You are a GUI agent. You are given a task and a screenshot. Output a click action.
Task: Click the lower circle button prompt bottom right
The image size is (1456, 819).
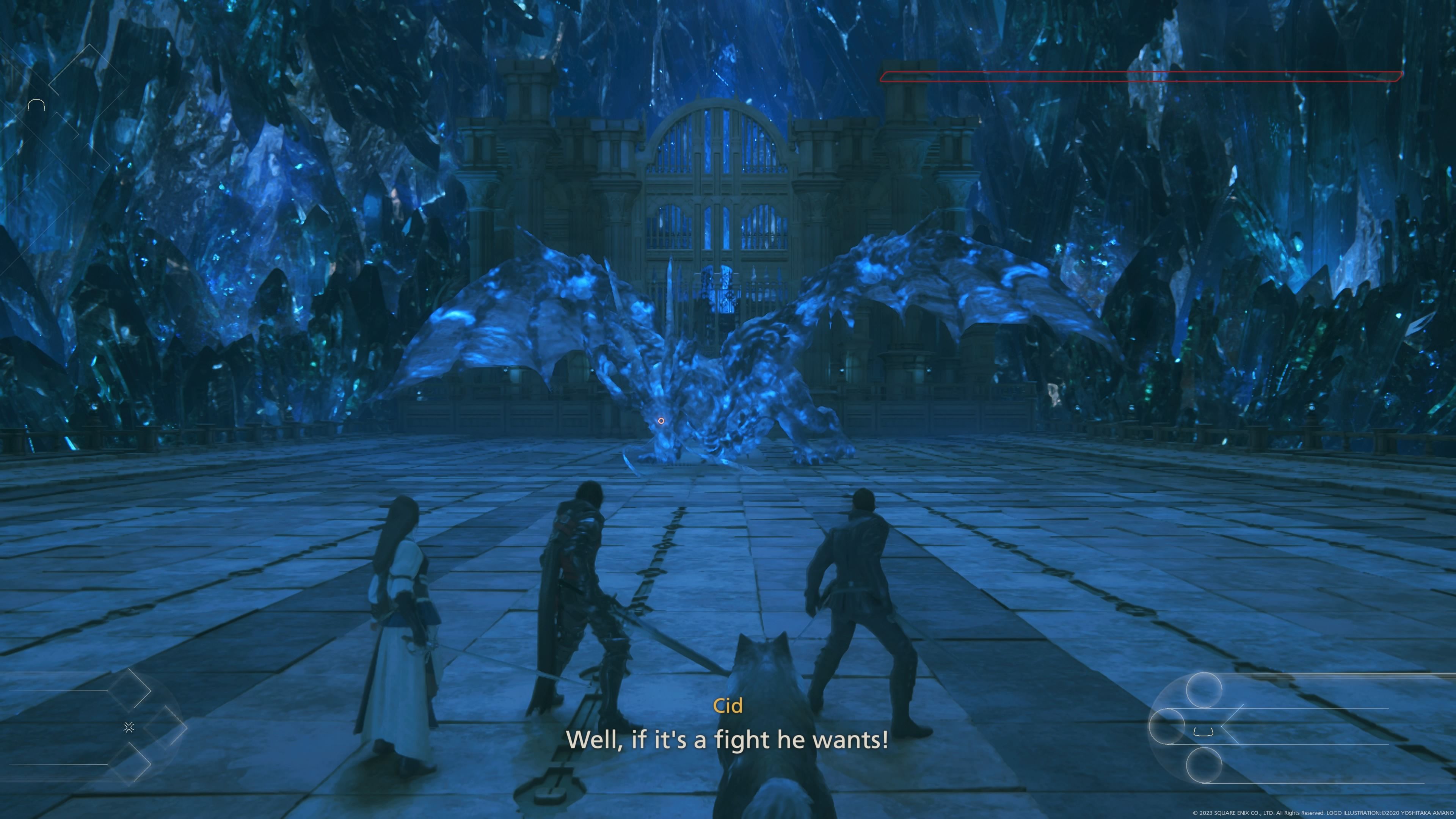[1204, 766]
